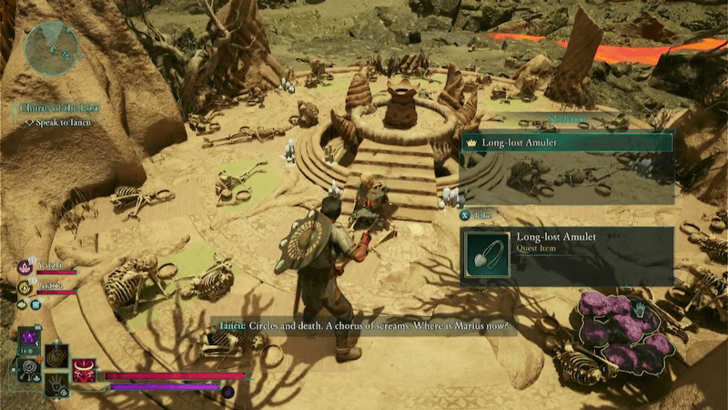728x410 pixels.
Task: Select the pink lotus companion portrait
Action: [25, 267]
